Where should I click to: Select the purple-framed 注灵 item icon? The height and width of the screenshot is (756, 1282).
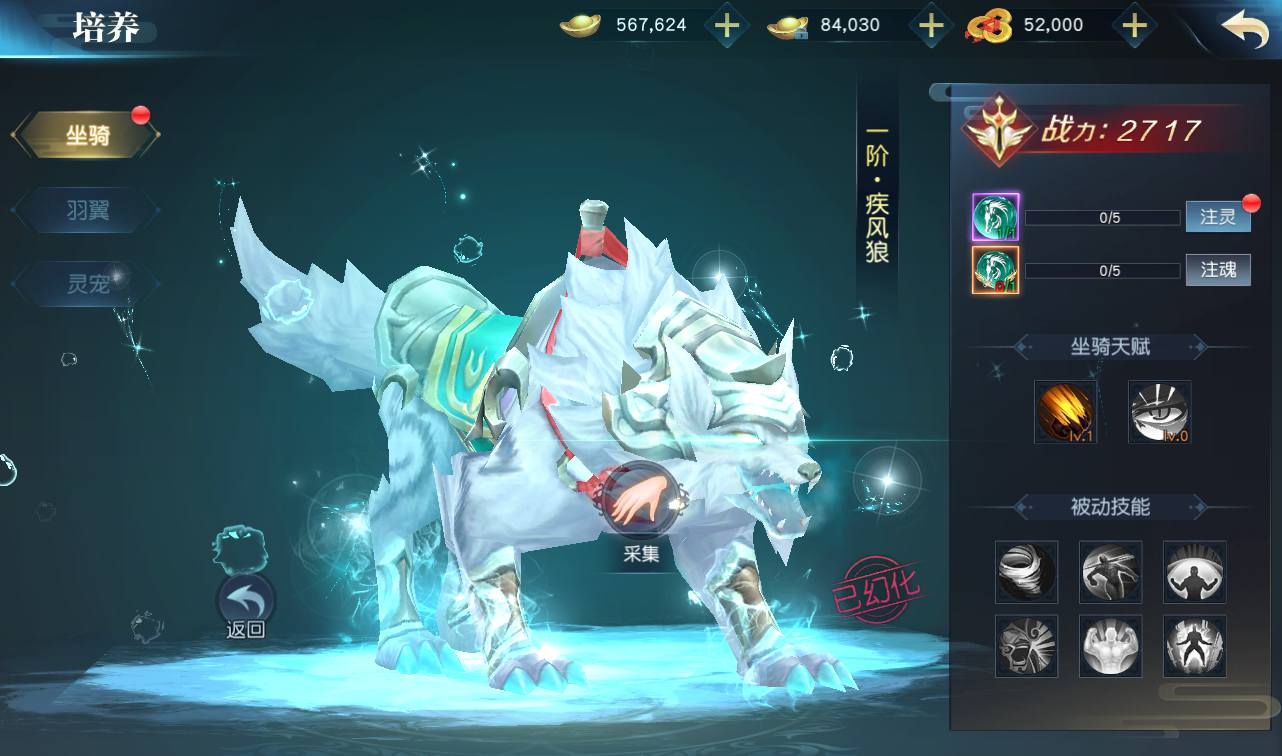pyautogui.click(x=995, y=217)
